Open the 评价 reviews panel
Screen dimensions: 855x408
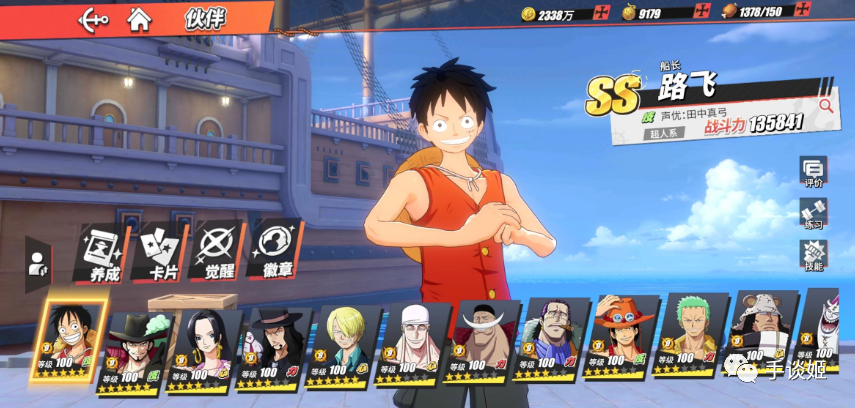pos(812,173)
